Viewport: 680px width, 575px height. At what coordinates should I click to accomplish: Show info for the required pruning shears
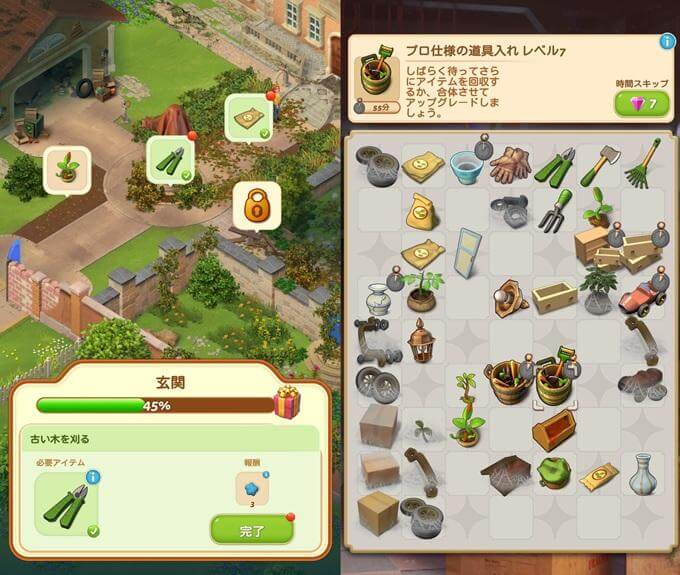pyautogui.click(x=93, y=478)
